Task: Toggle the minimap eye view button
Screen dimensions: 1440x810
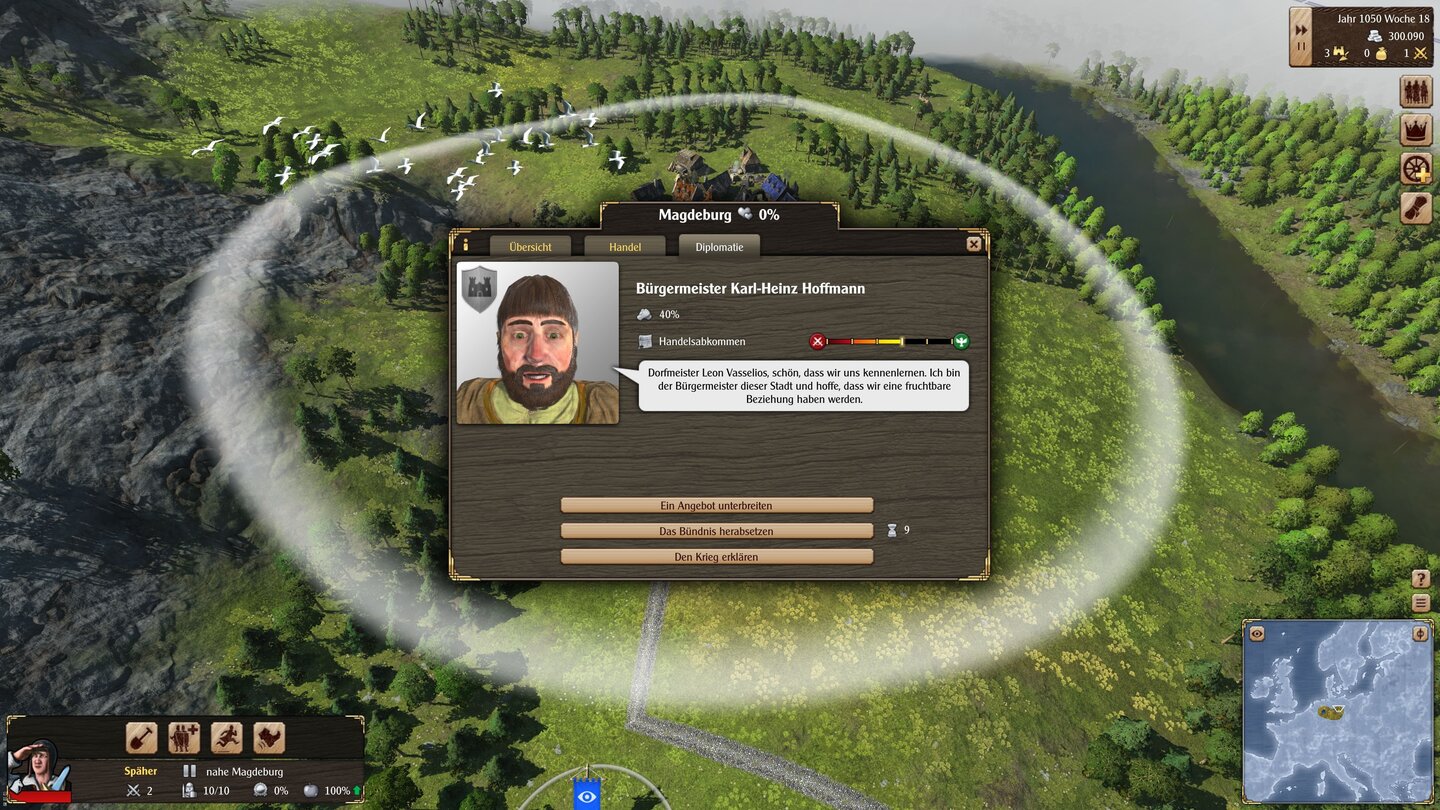Action: [1257, 633]
